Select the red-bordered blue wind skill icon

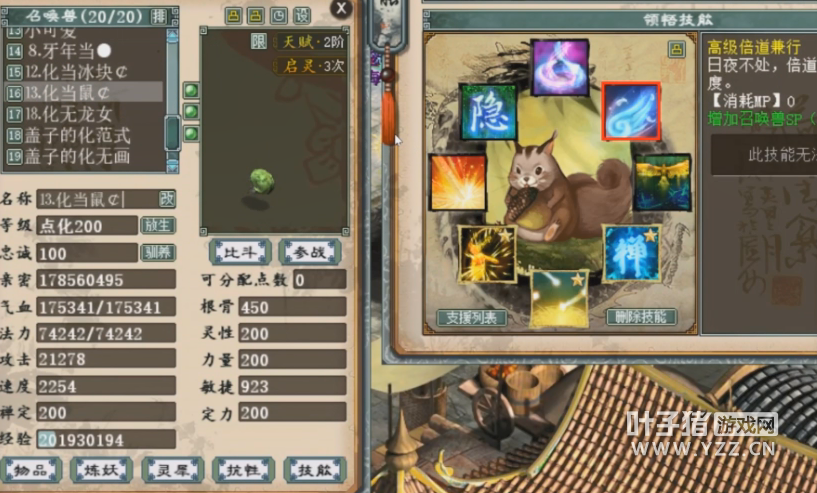tap(631, 111)
